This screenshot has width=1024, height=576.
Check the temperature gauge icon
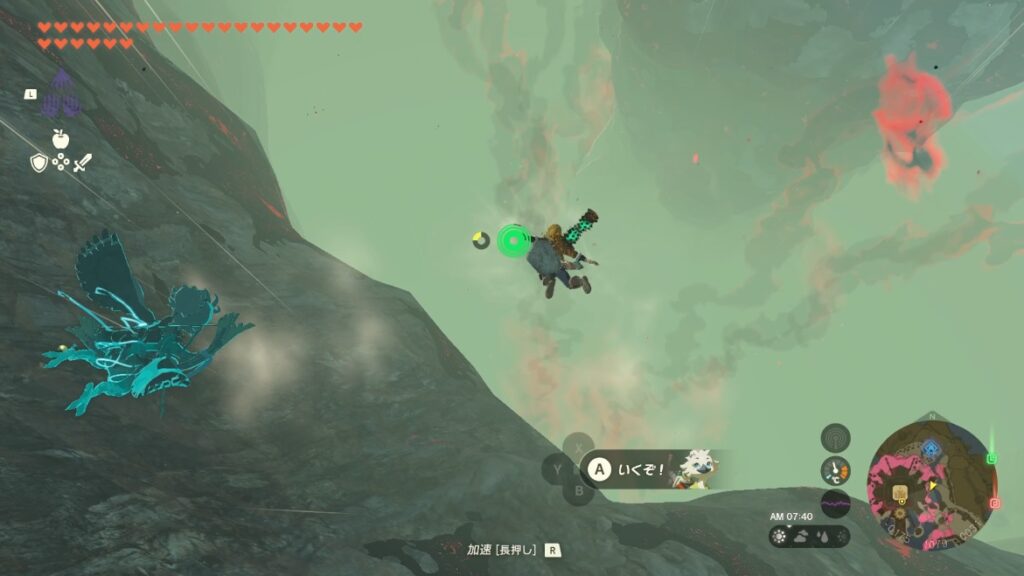point(835,470)
